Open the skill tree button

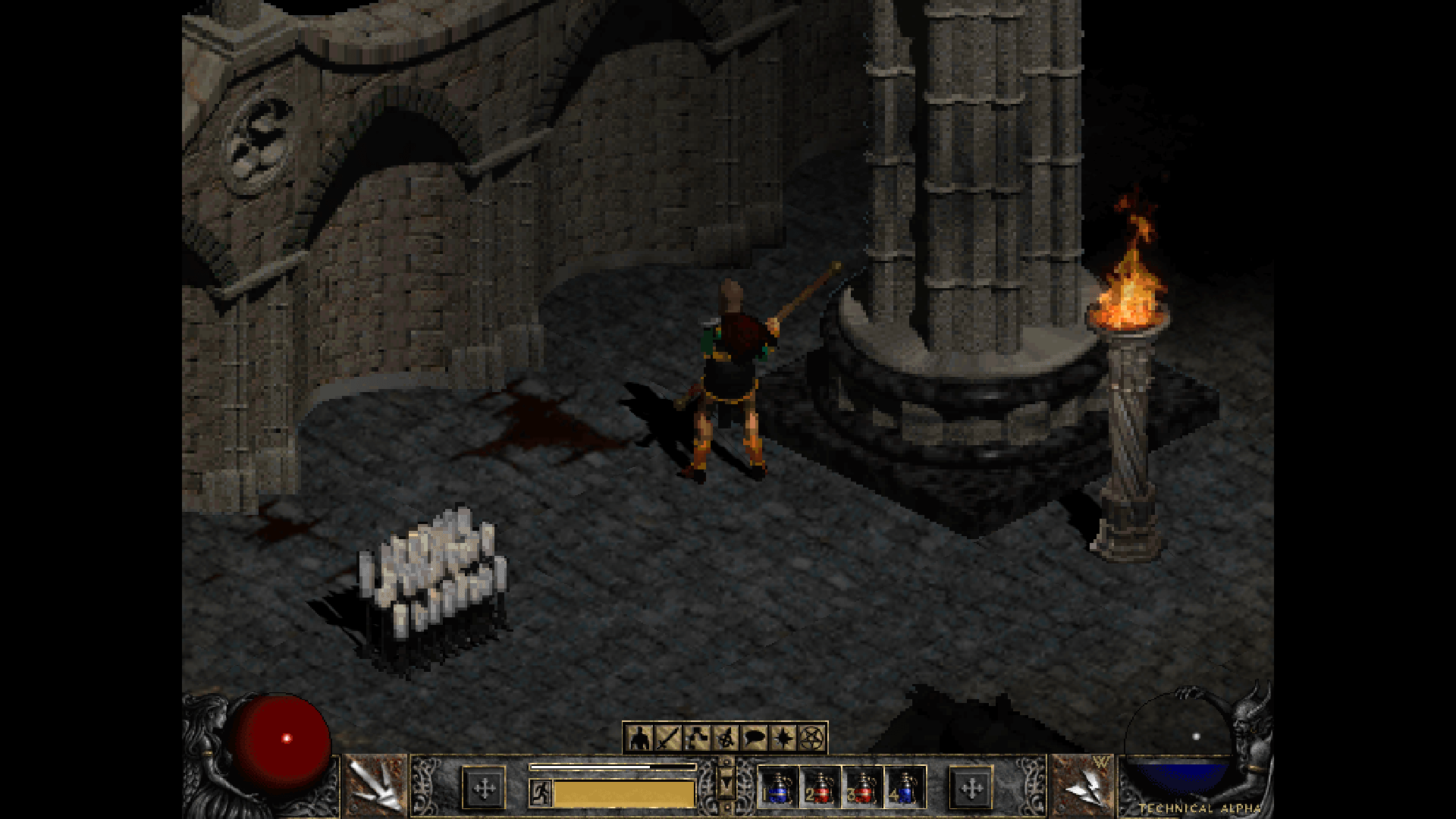697,737
